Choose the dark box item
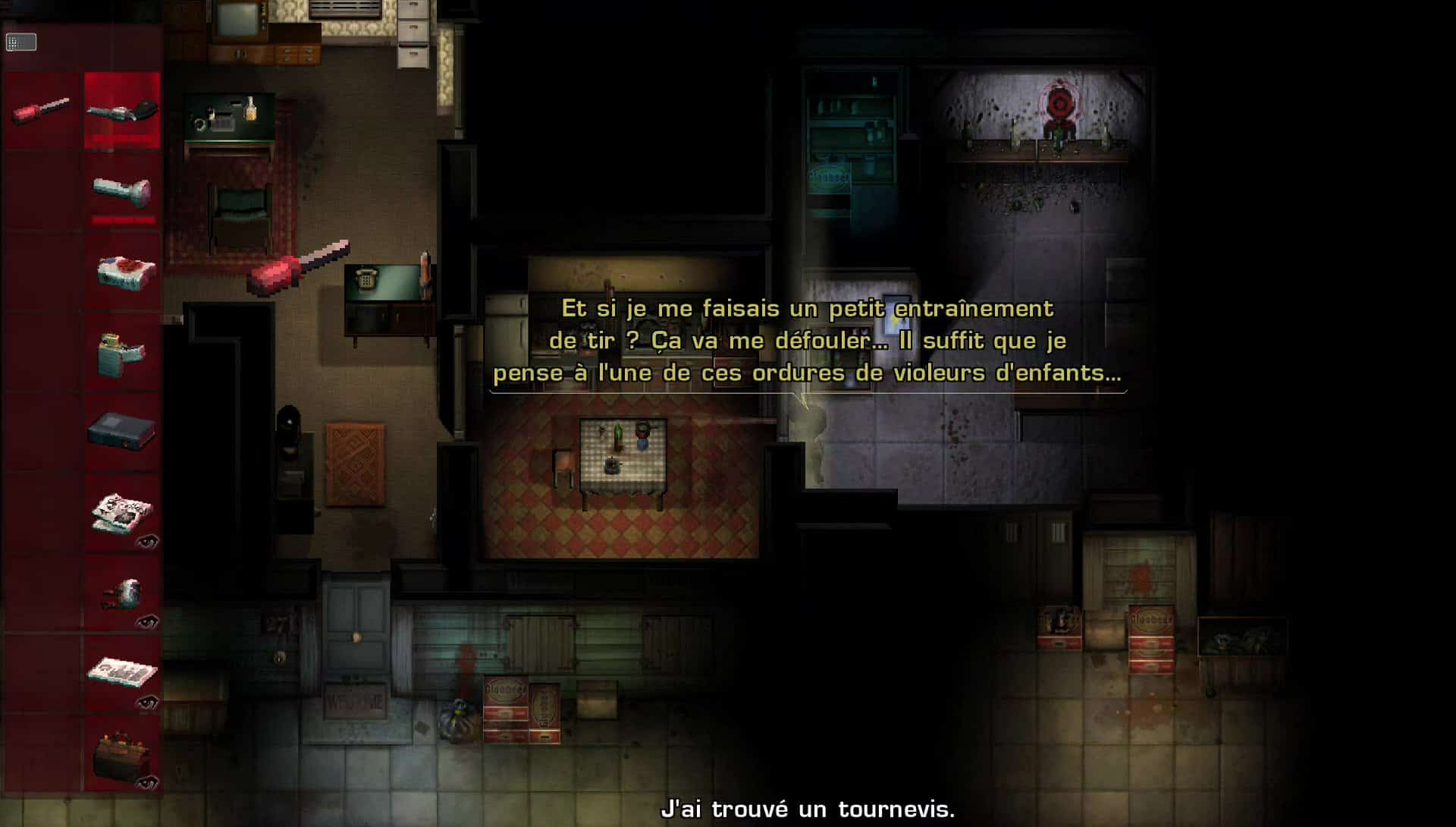The width and height of the screenshot is (1456, 827). click(x=121, y=431)
